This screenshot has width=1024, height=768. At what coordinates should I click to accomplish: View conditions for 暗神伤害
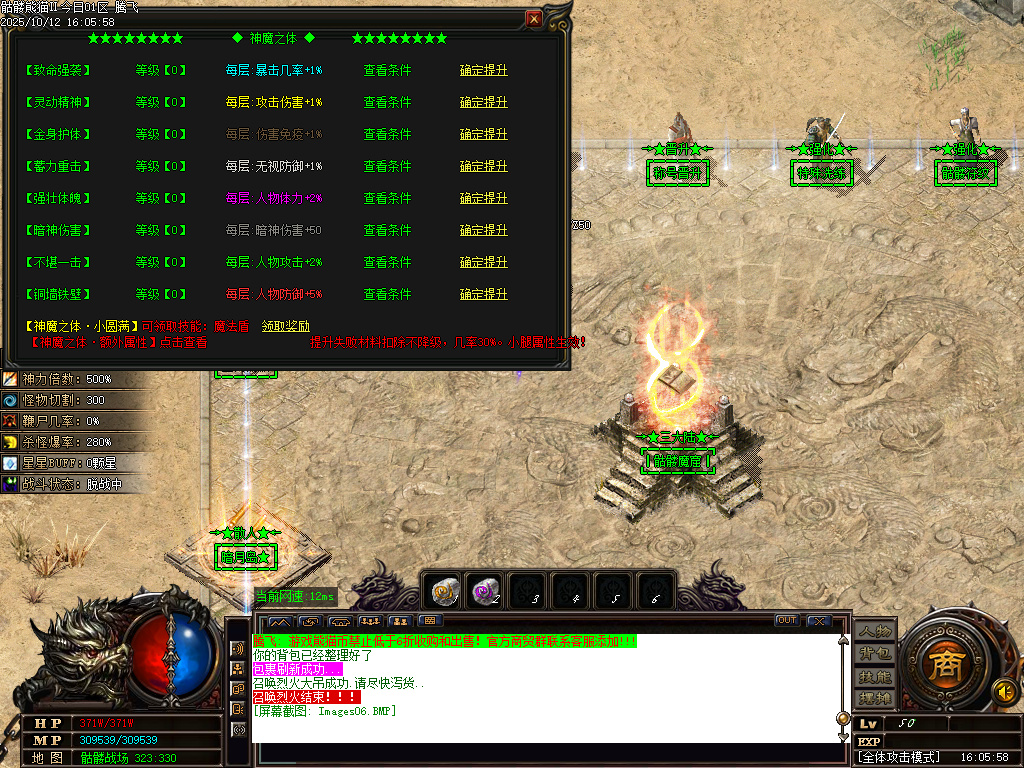[387, 230]
